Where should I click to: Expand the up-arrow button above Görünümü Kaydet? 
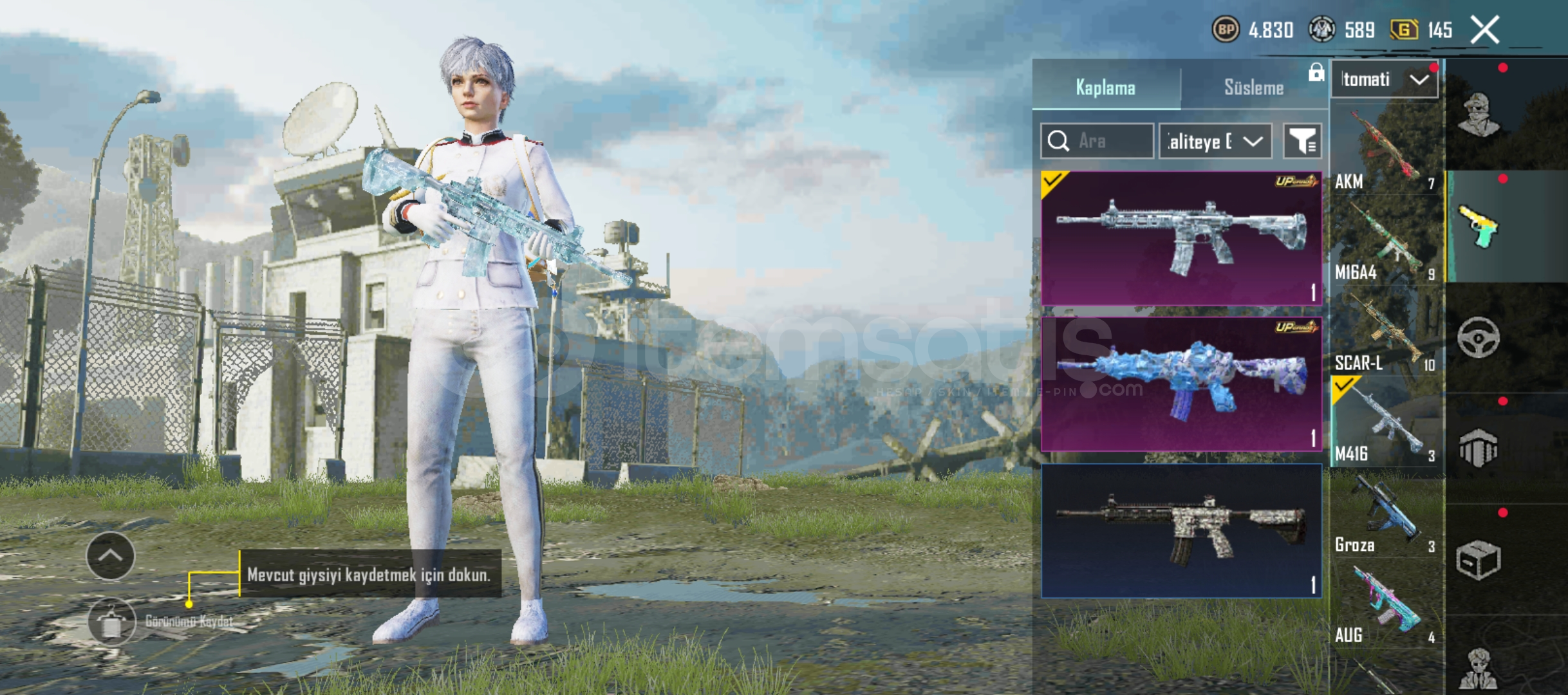(110, 556)
